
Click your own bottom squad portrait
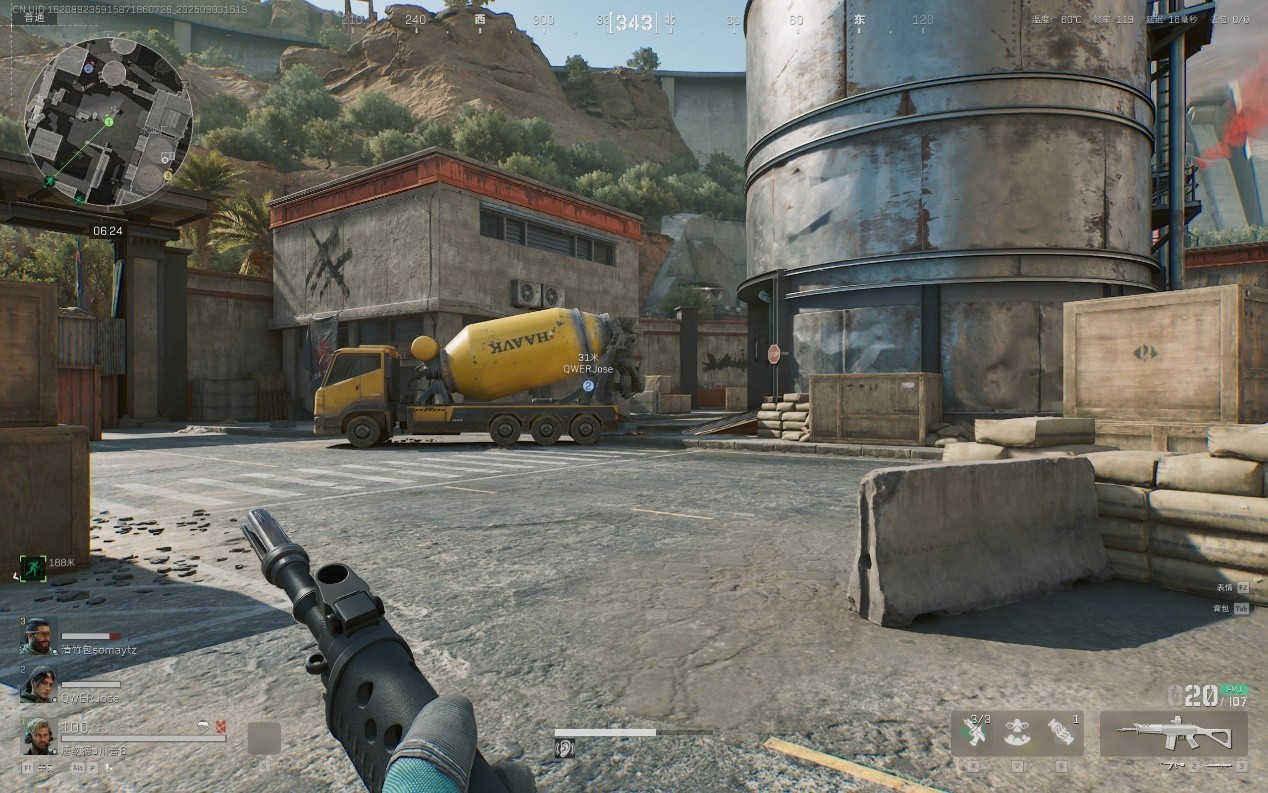click(37, 735)
